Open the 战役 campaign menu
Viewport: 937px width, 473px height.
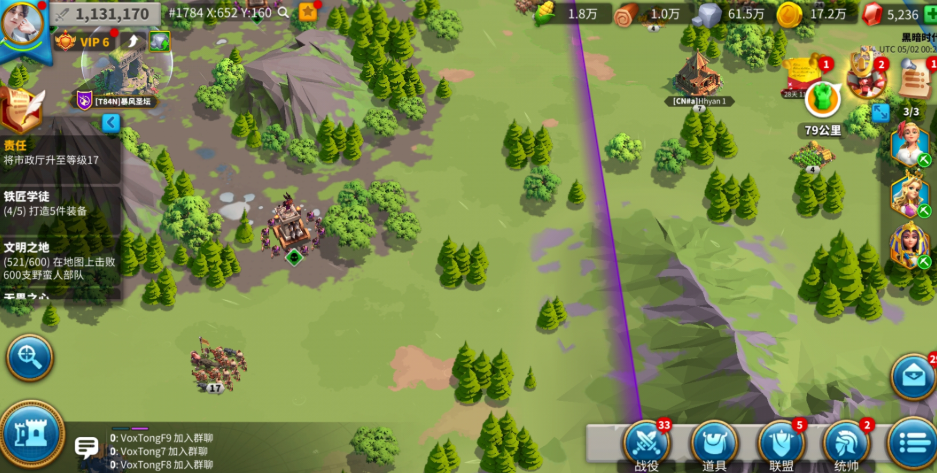point(646,443)
